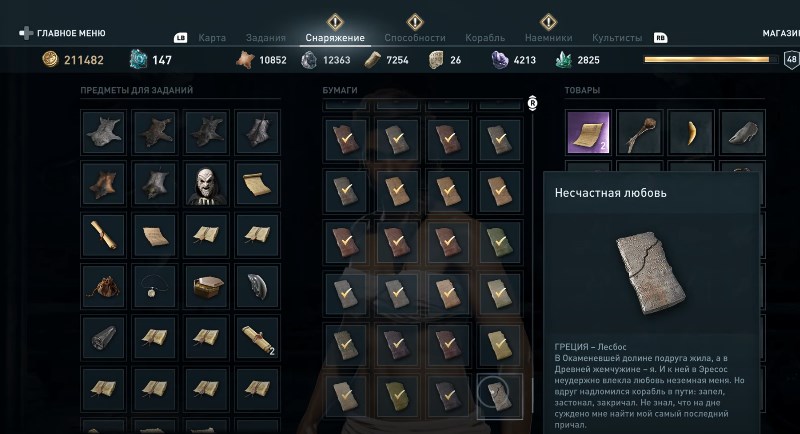Switch to the Корабль tab
This screenshot has height=434, width=800.
click(485, 38)
